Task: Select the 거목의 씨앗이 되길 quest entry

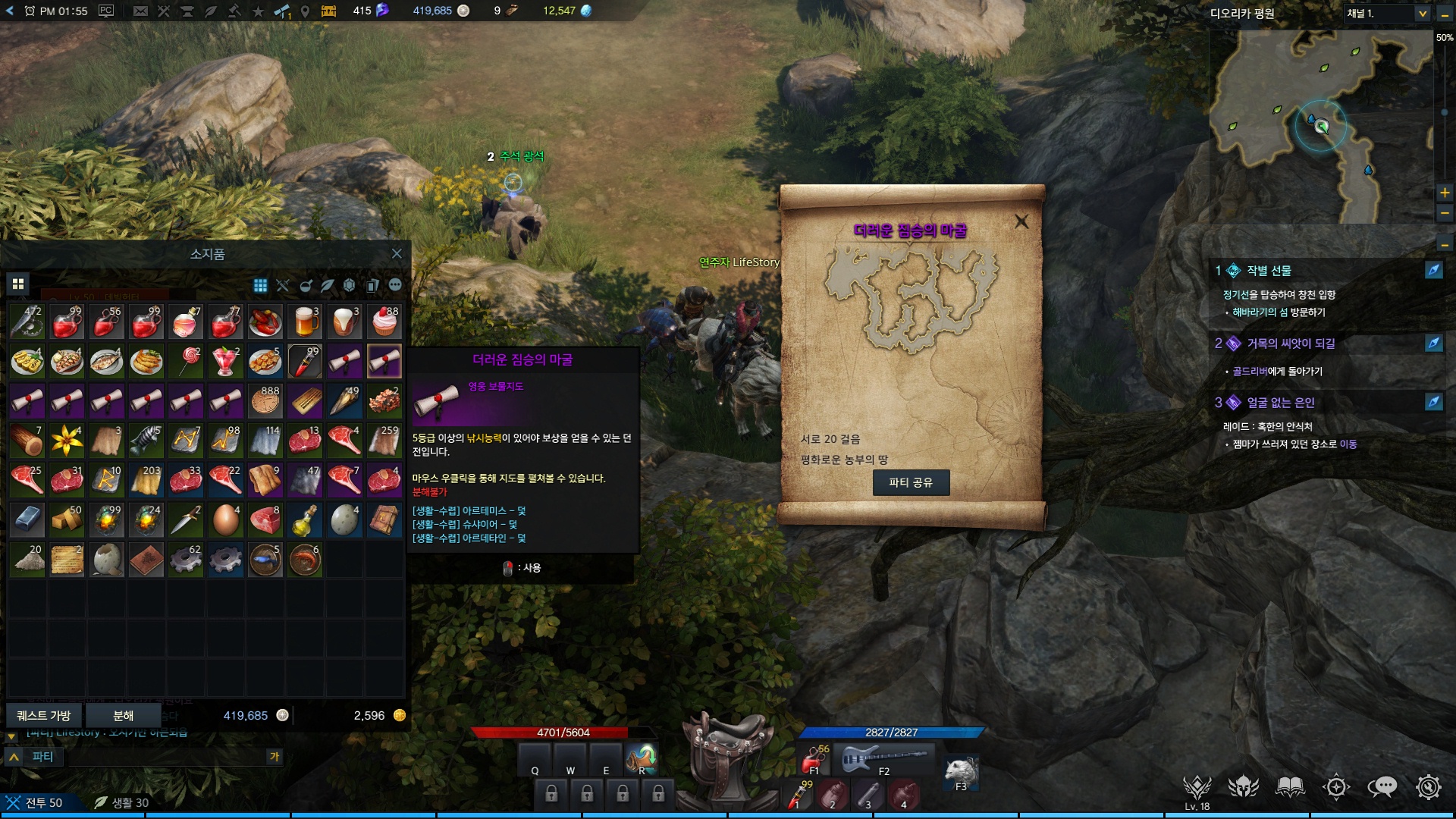Action: click(1291, 344)
